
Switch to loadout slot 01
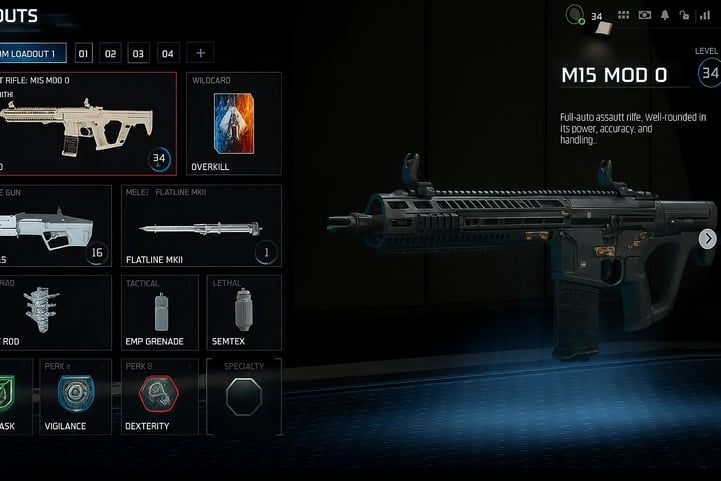[84, 53]
